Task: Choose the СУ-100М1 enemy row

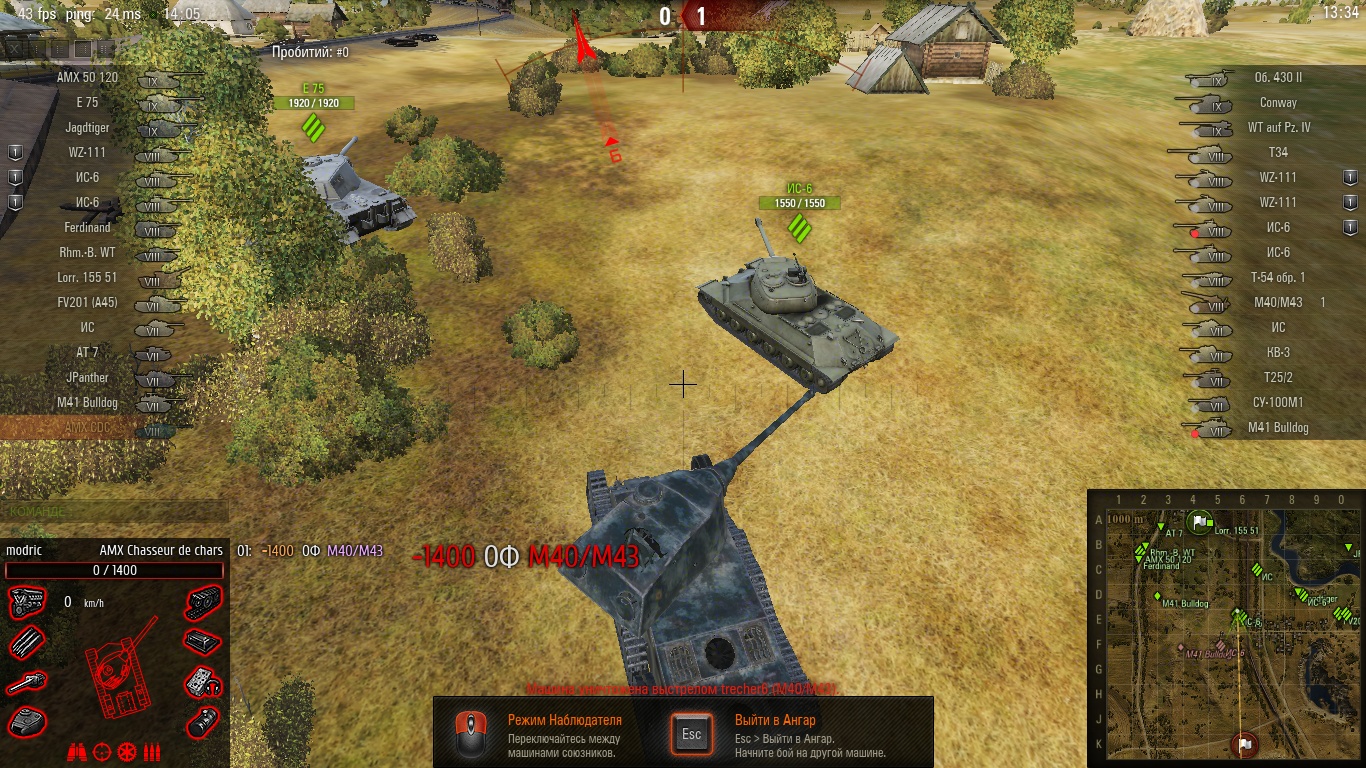Action: [1278, 403]
